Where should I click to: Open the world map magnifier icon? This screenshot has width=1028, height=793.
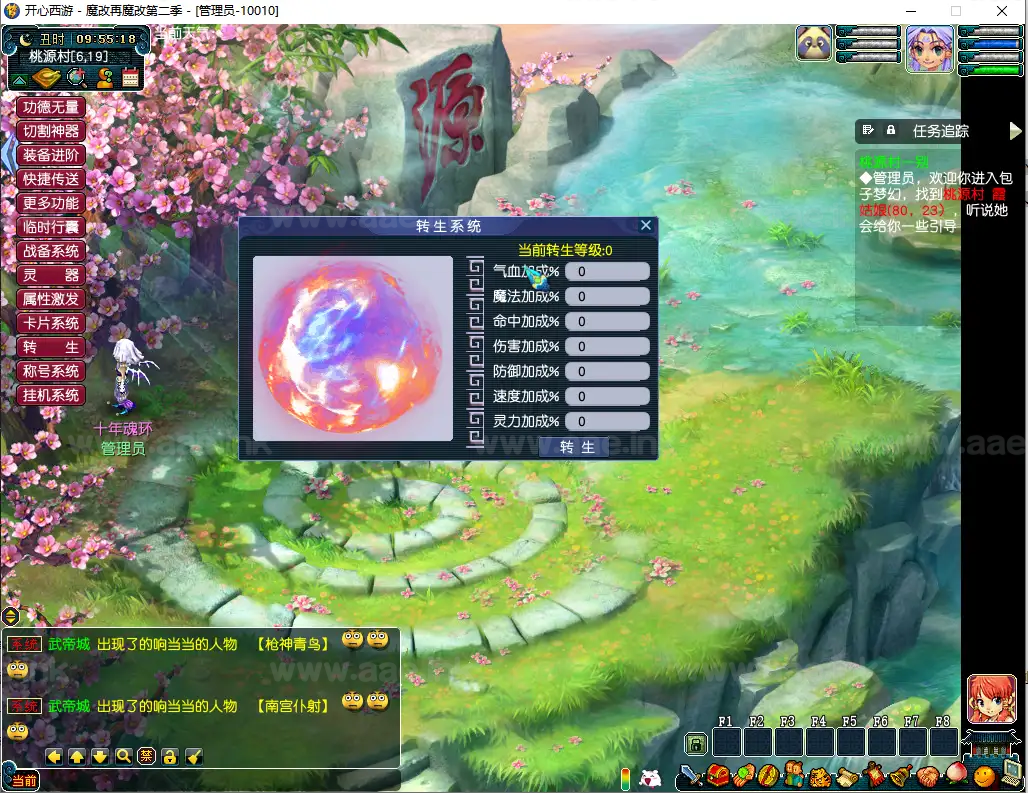[x=75, y=78]
